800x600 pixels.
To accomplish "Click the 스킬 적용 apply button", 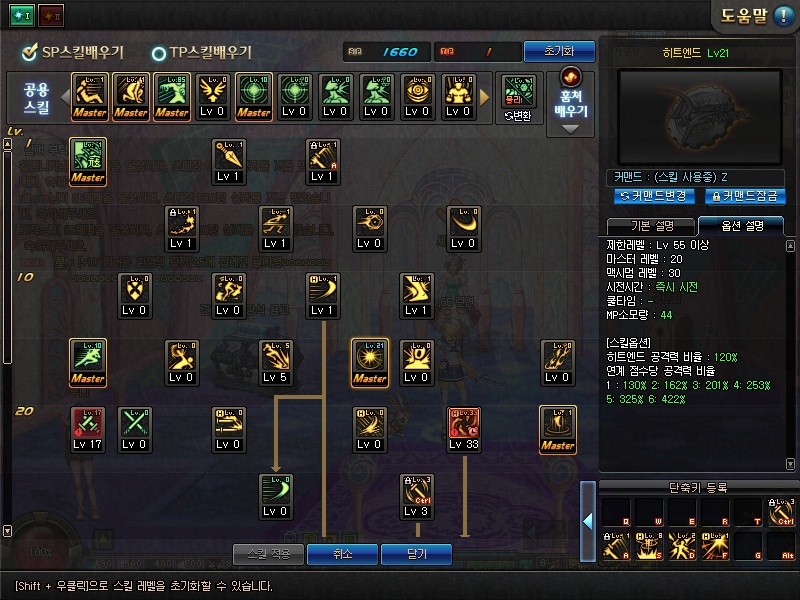I will click(x=268, y=553).
